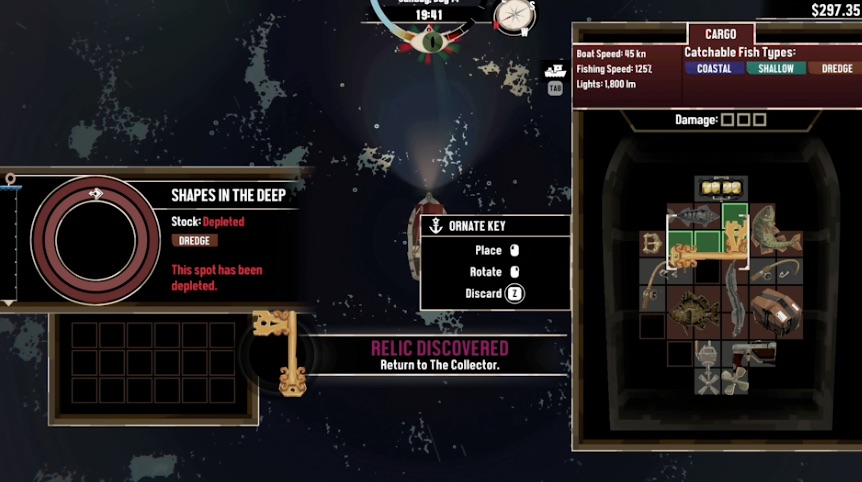Click the green eye panic indicator
This screenshot has height=482, width=862.
tap(430, 42)
